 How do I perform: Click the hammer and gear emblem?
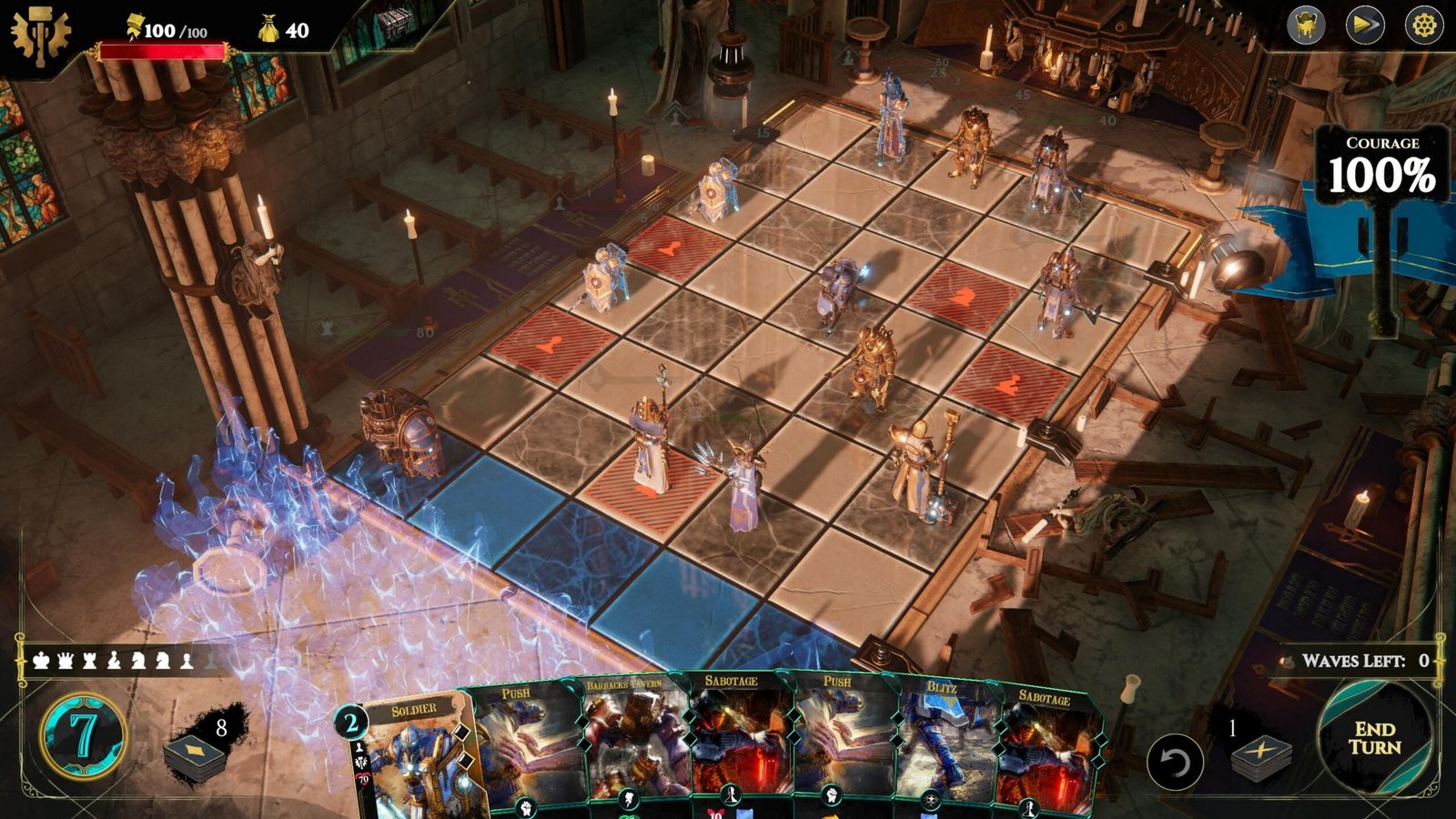[x=39, y=35]
